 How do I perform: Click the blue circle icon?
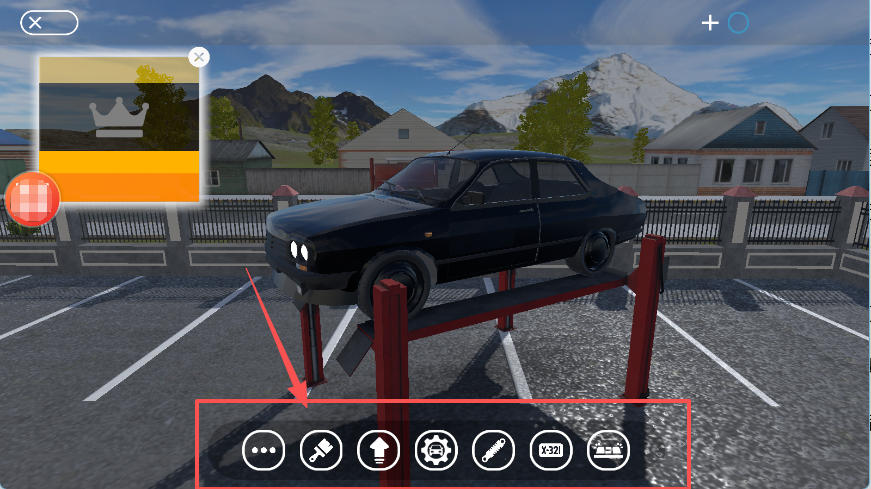coord(738,22)
